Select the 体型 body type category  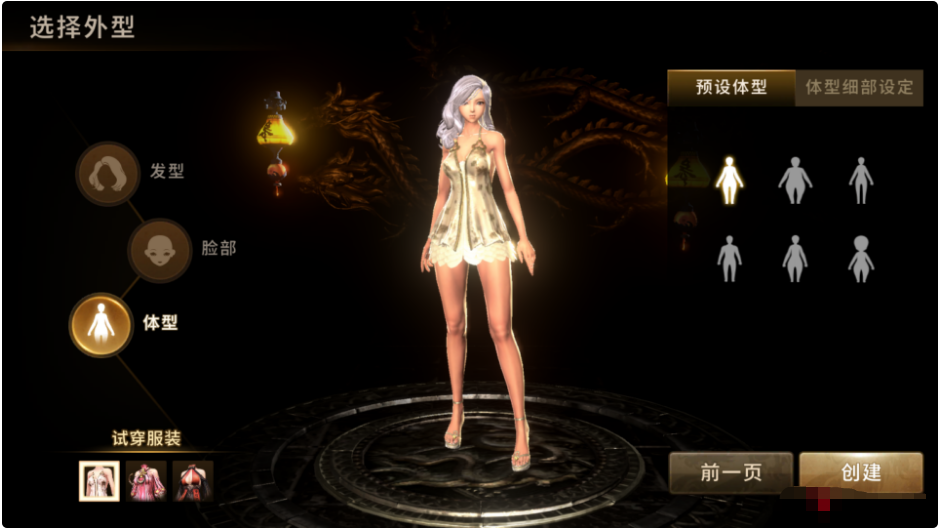[101, 324]
